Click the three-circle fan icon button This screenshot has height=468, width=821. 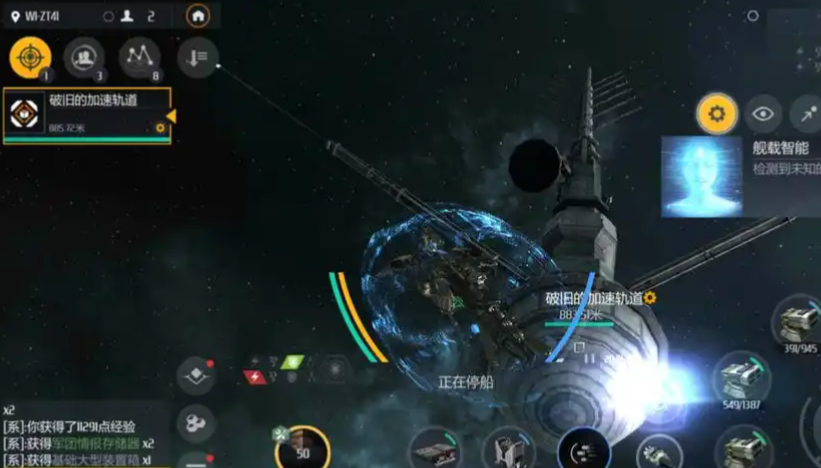pos(196,424)
